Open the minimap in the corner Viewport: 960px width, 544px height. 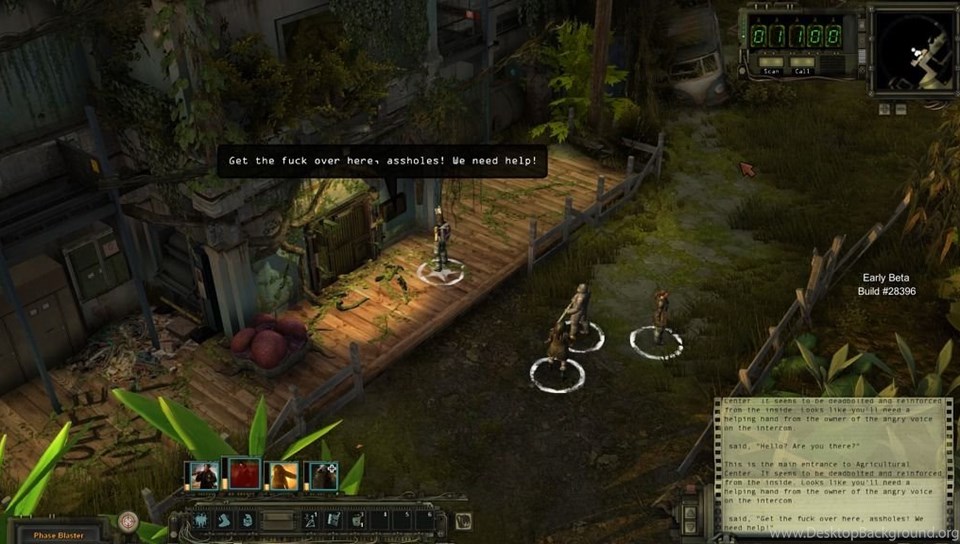click(x=913, y=52)
